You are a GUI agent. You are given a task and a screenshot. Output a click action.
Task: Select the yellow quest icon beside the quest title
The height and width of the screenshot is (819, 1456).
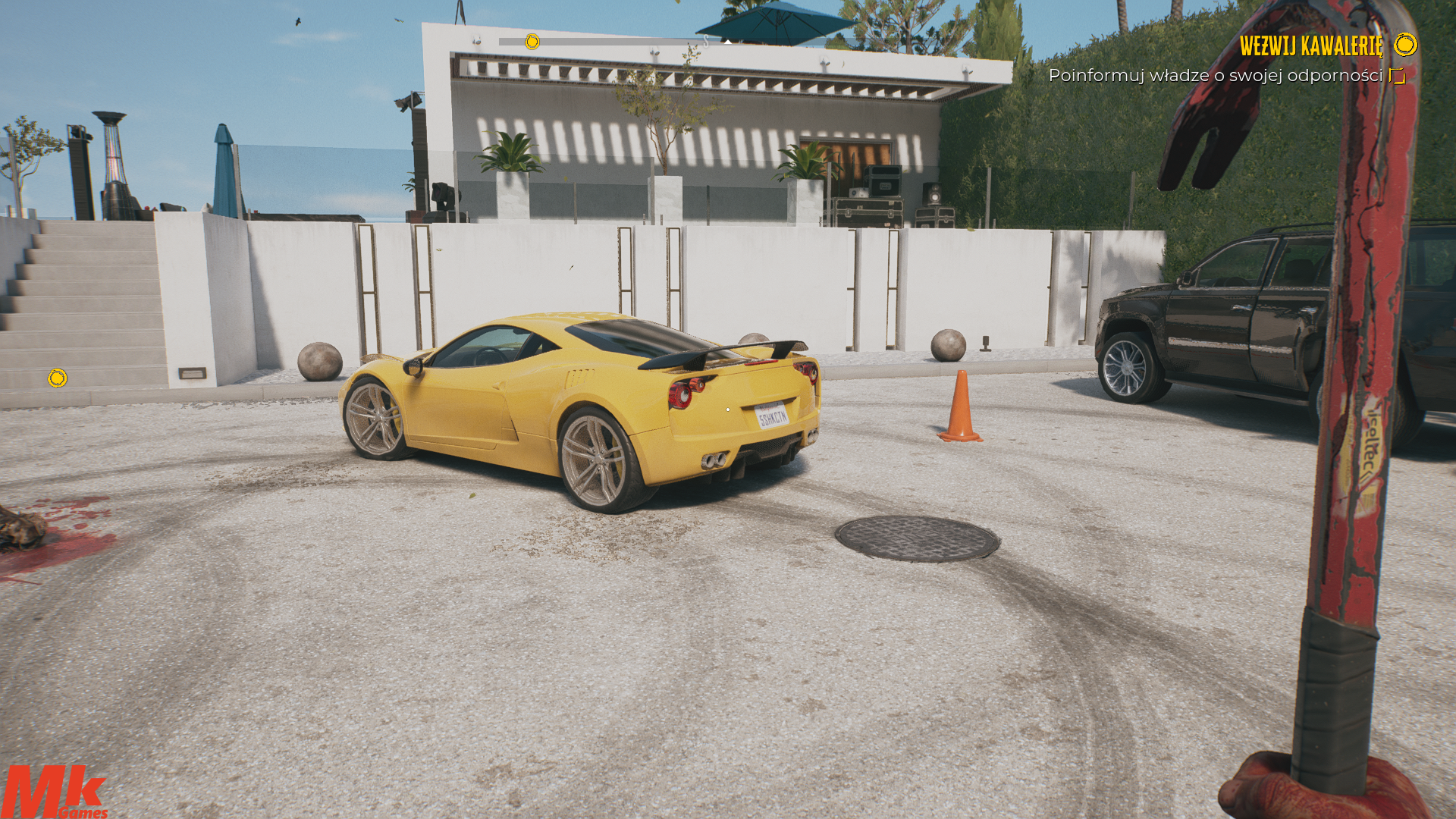click(1405, 45)
